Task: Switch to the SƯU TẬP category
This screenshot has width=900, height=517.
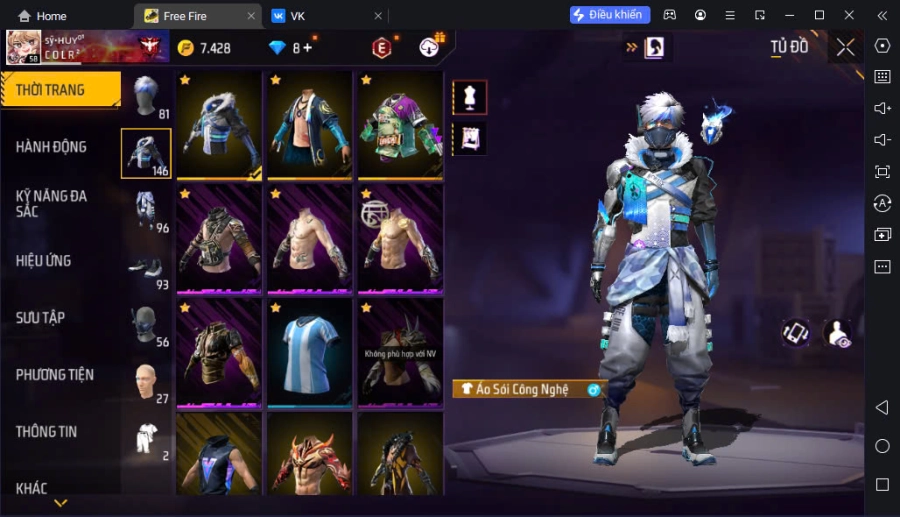Action: point(41,318)
